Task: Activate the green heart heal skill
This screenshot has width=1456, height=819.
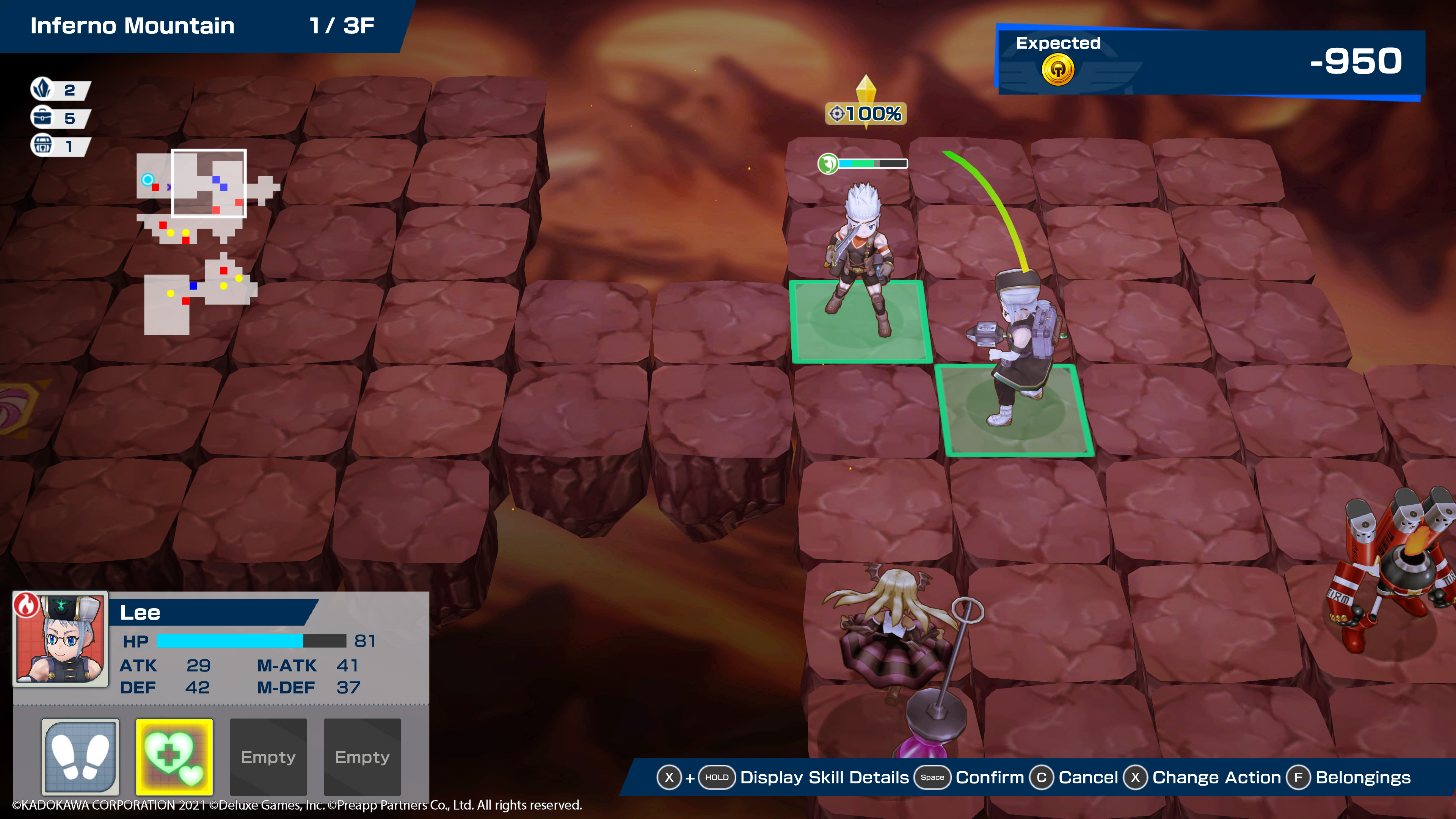Action: point(174,756)
